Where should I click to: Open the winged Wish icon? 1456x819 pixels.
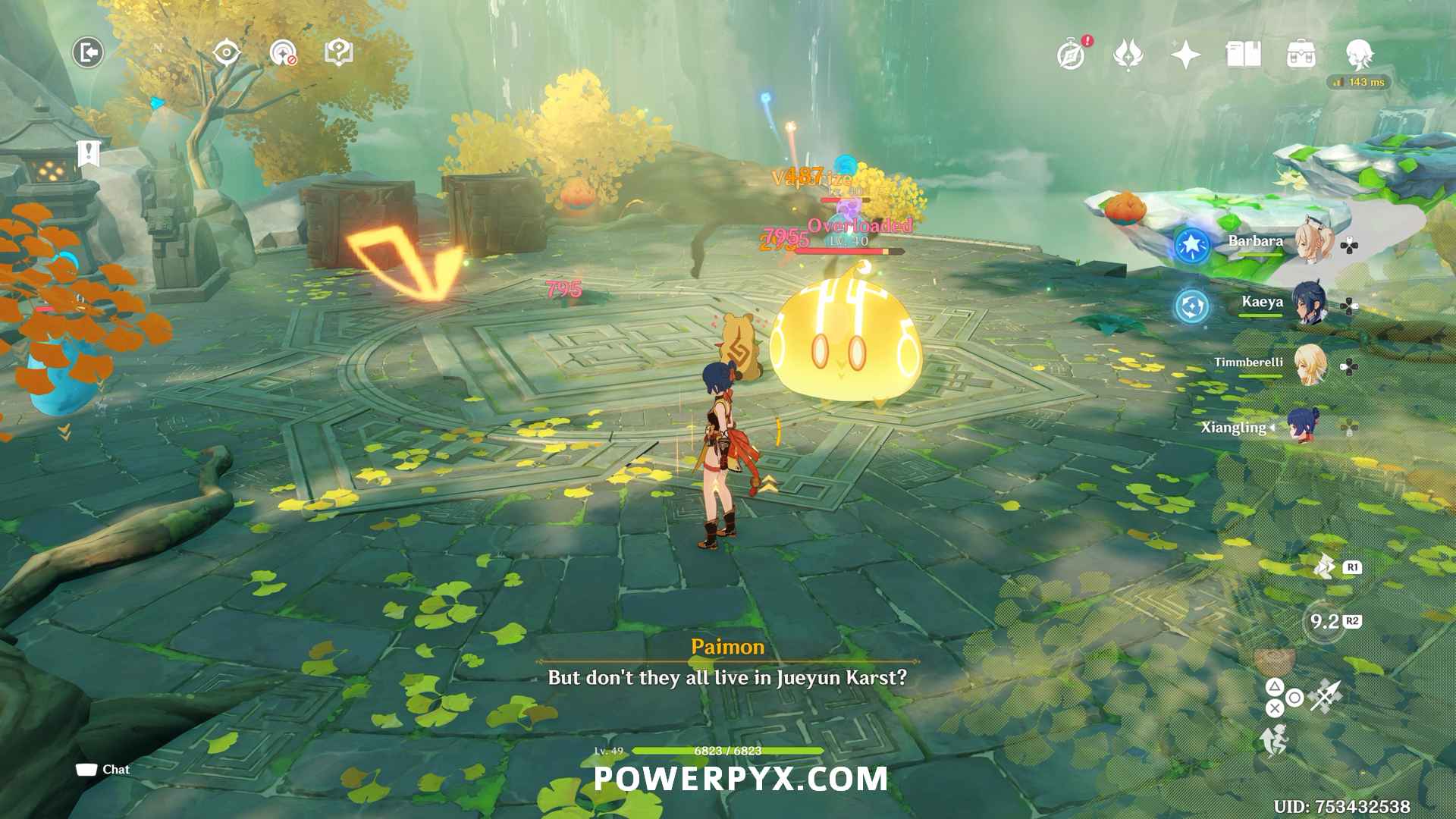pos(1128,55)
